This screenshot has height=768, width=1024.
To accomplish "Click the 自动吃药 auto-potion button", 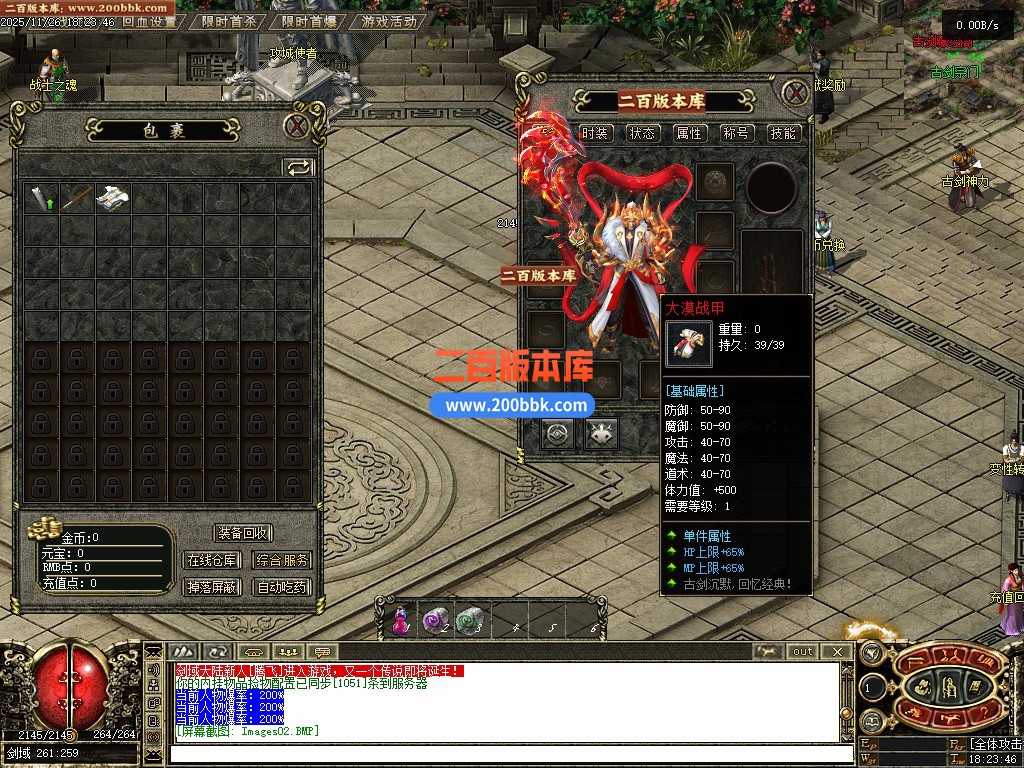I will click(x=282, y=587).
